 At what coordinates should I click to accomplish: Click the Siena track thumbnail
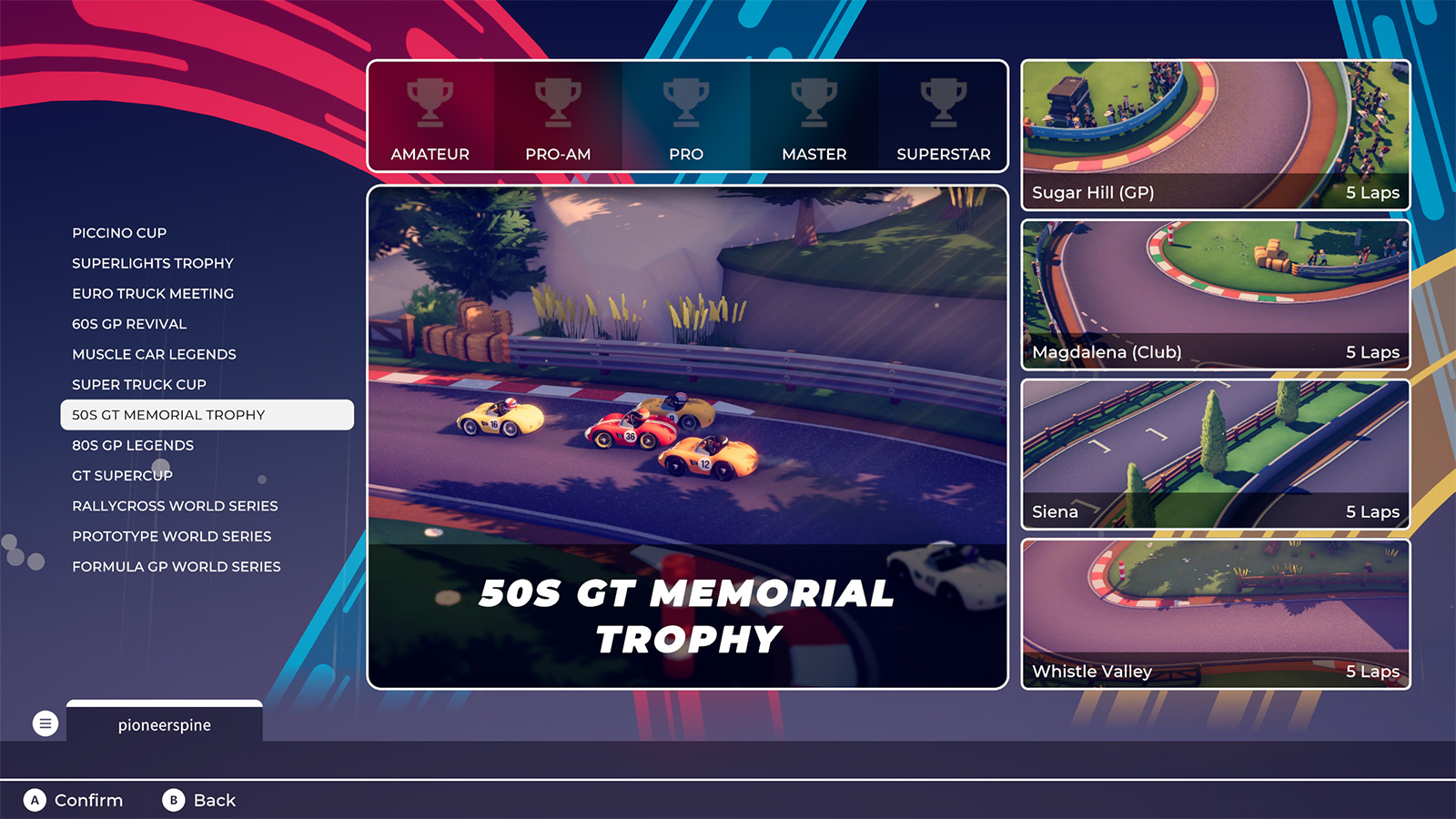pyautogui.click(x=1216, y=454)
